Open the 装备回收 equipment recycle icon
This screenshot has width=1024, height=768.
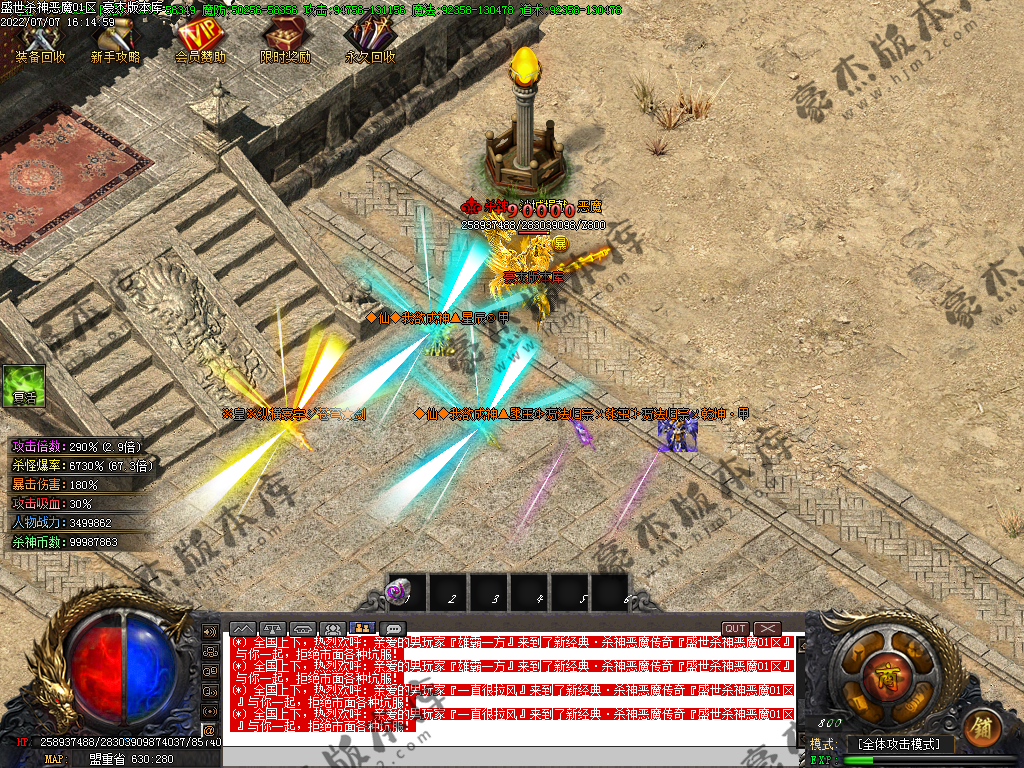40,41
